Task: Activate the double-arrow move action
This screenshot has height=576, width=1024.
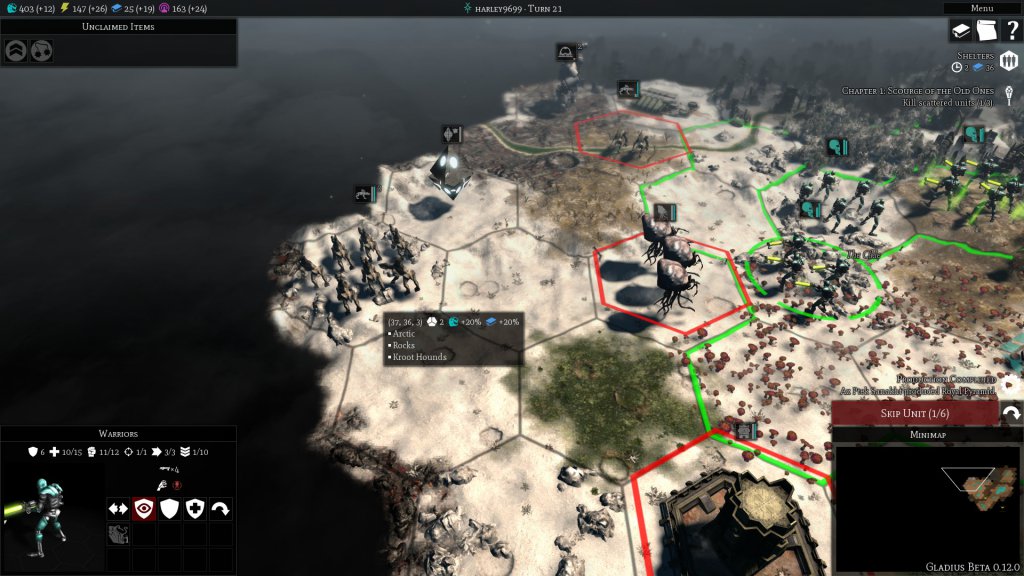Action: 118,508
